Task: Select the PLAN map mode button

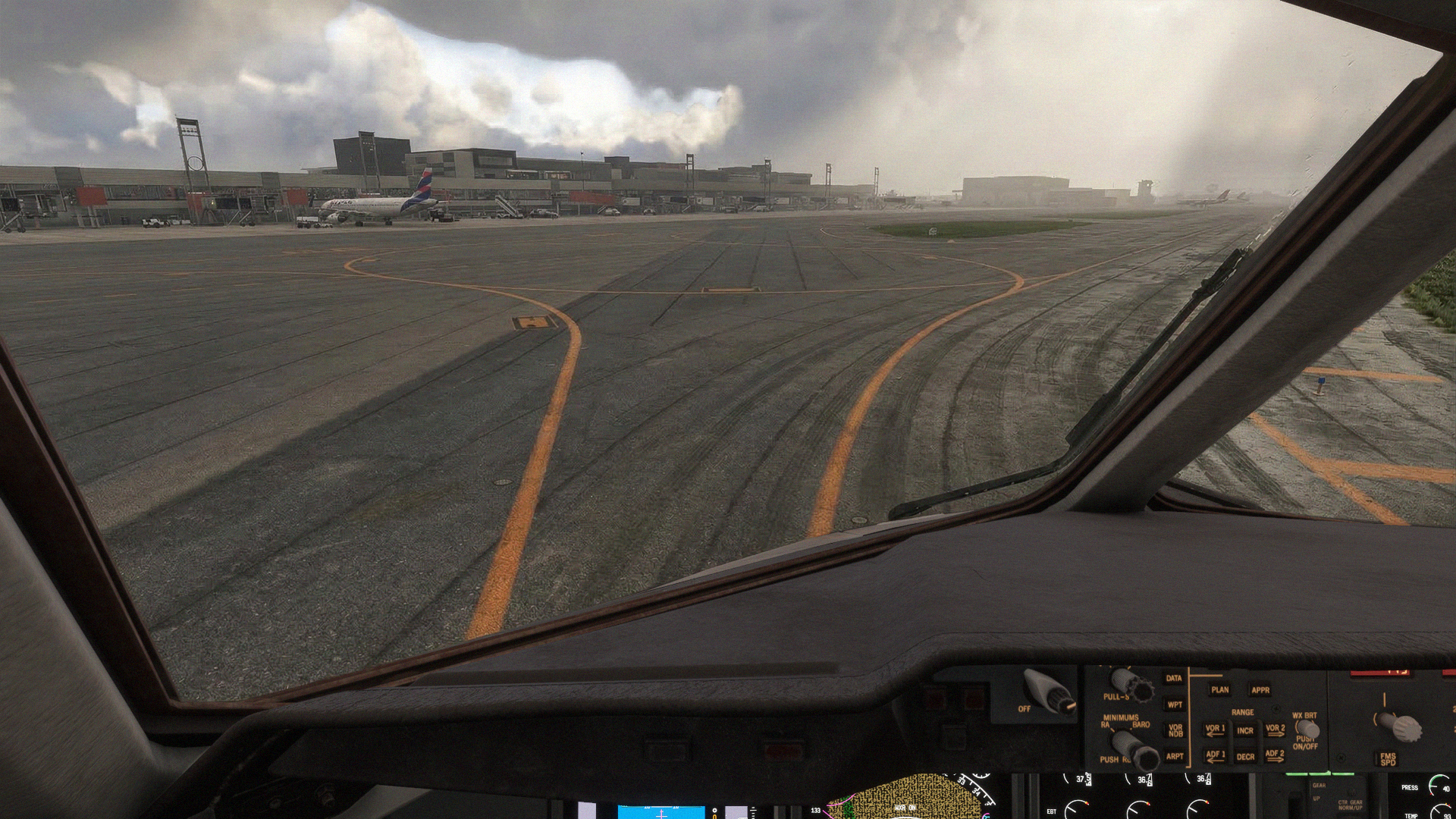Action: point(1220,690)
